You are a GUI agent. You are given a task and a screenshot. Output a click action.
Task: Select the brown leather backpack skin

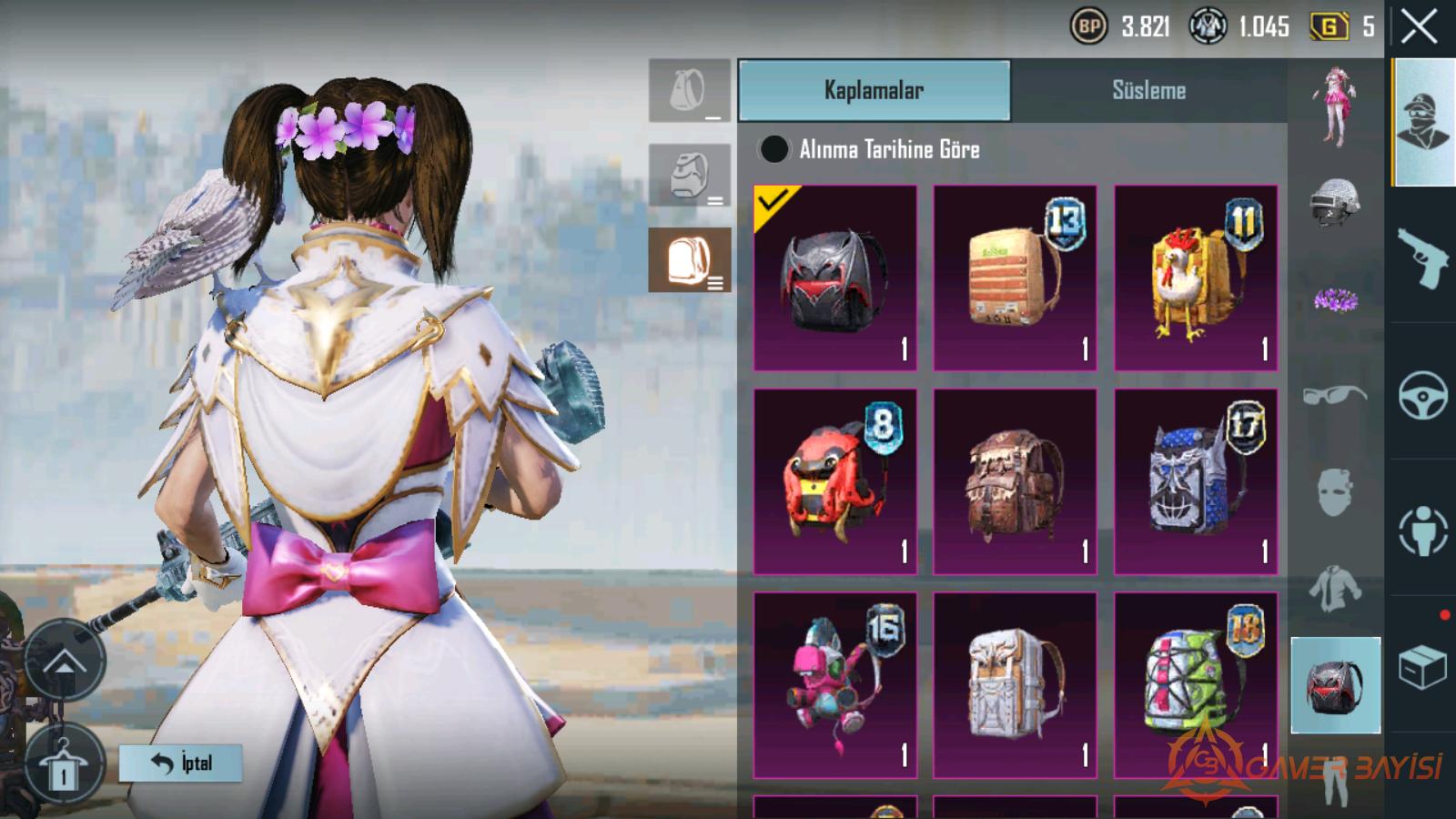coord(1015,481)
